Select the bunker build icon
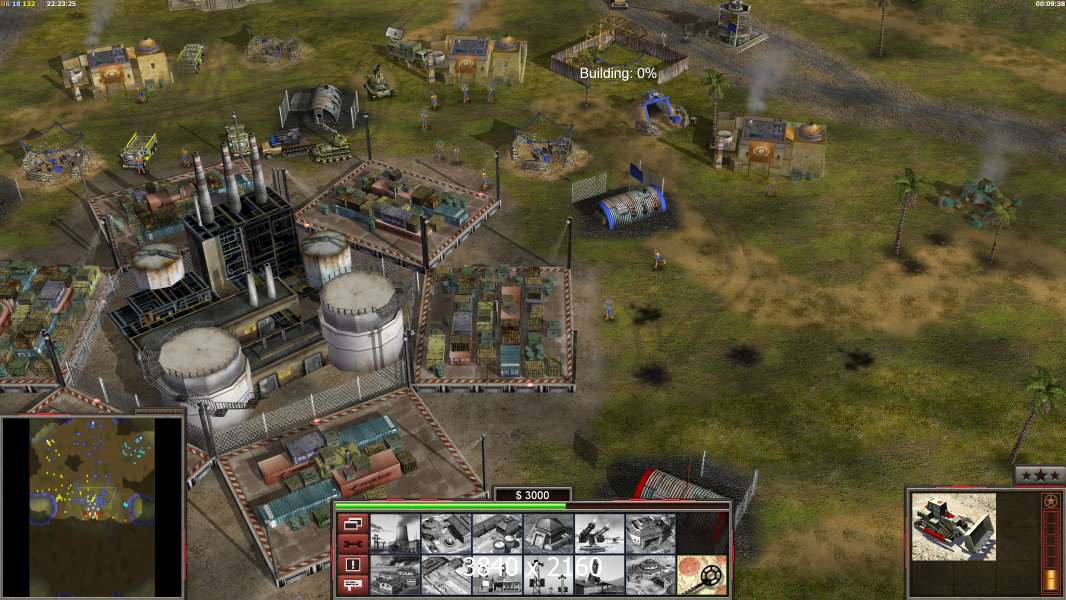Screen dimensions: 1066x600 [548, 534]
